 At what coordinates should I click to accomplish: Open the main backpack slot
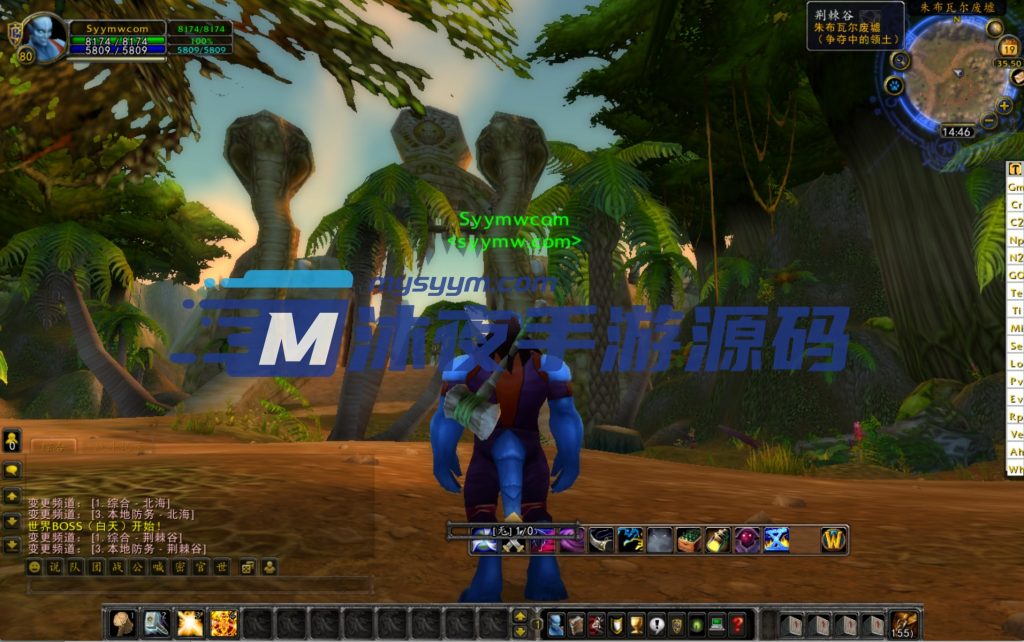905,624
